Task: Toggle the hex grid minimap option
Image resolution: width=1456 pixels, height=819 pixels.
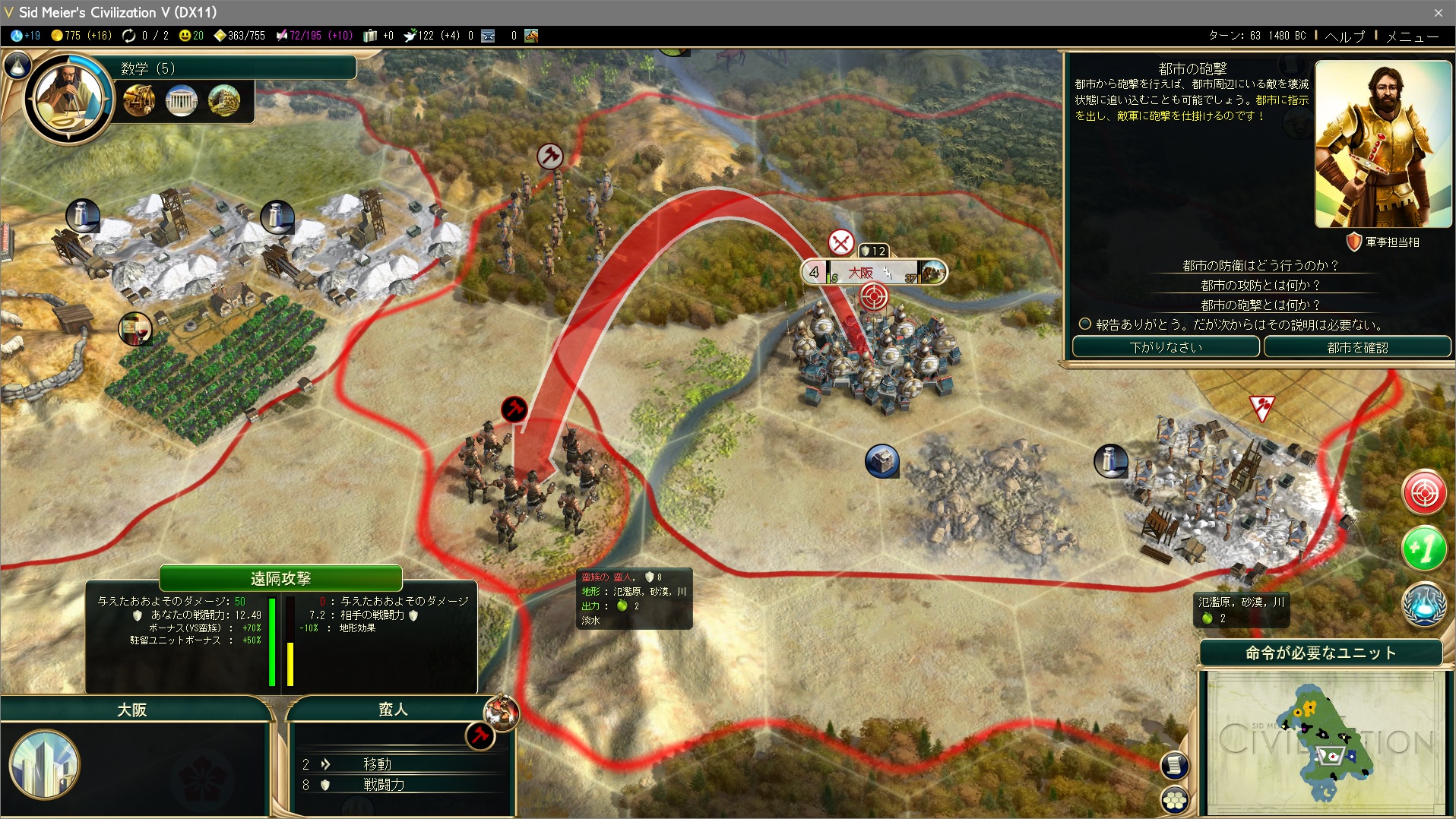Action: point(1175,799)
